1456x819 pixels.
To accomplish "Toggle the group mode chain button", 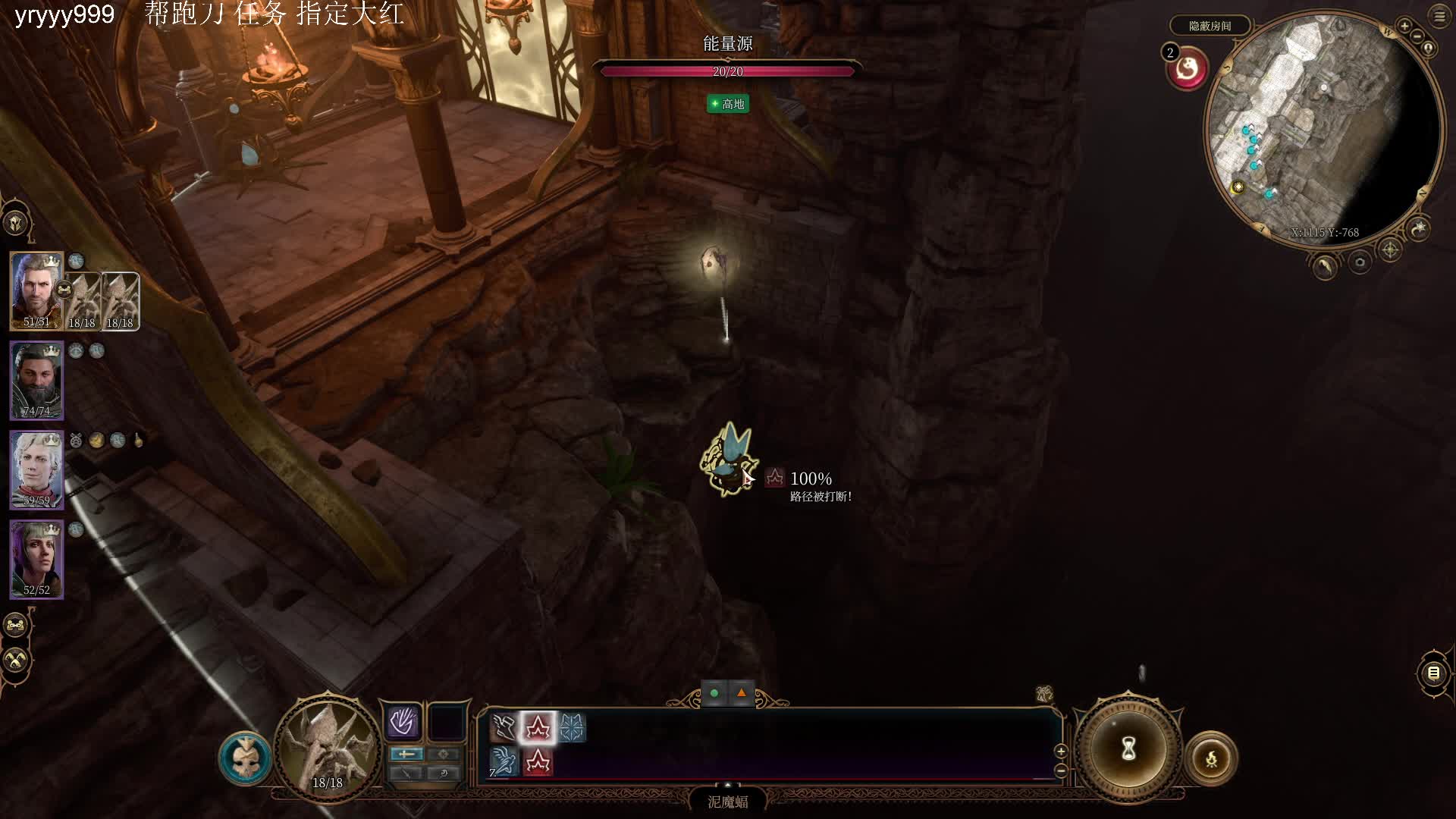I will (x=16, y=626).
